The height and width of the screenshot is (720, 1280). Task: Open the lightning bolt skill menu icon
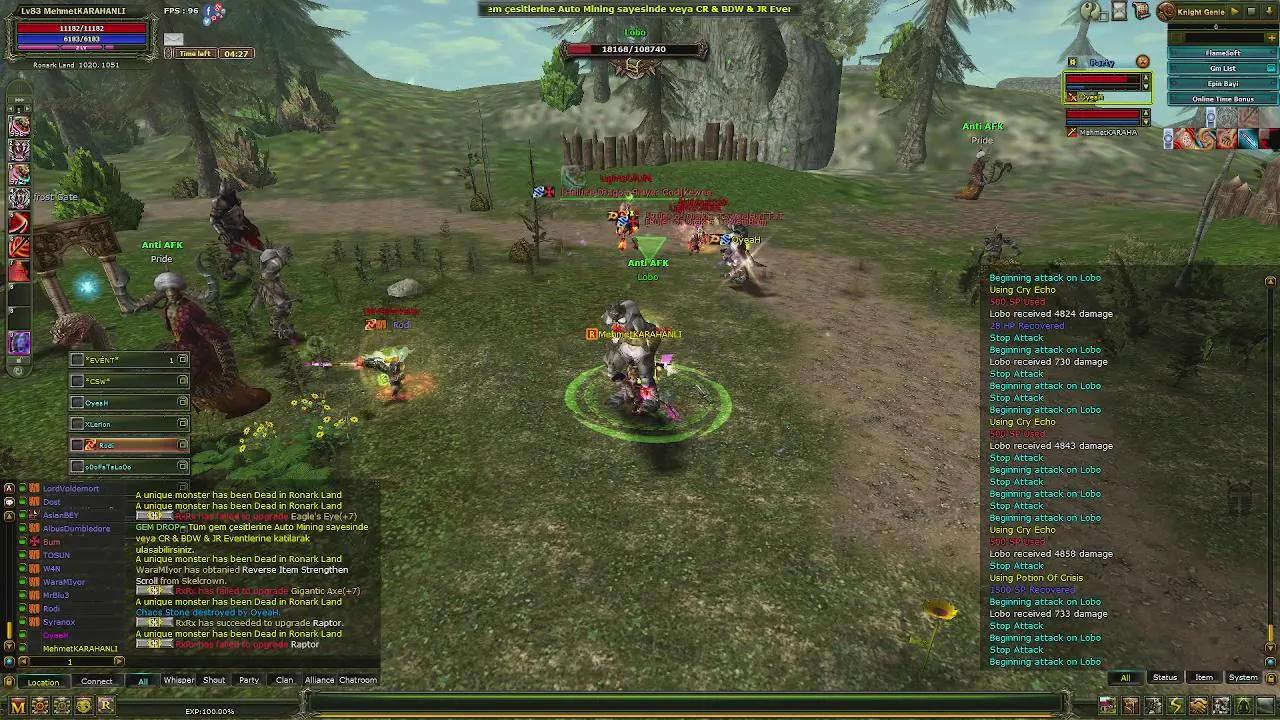click(1176, 706)
